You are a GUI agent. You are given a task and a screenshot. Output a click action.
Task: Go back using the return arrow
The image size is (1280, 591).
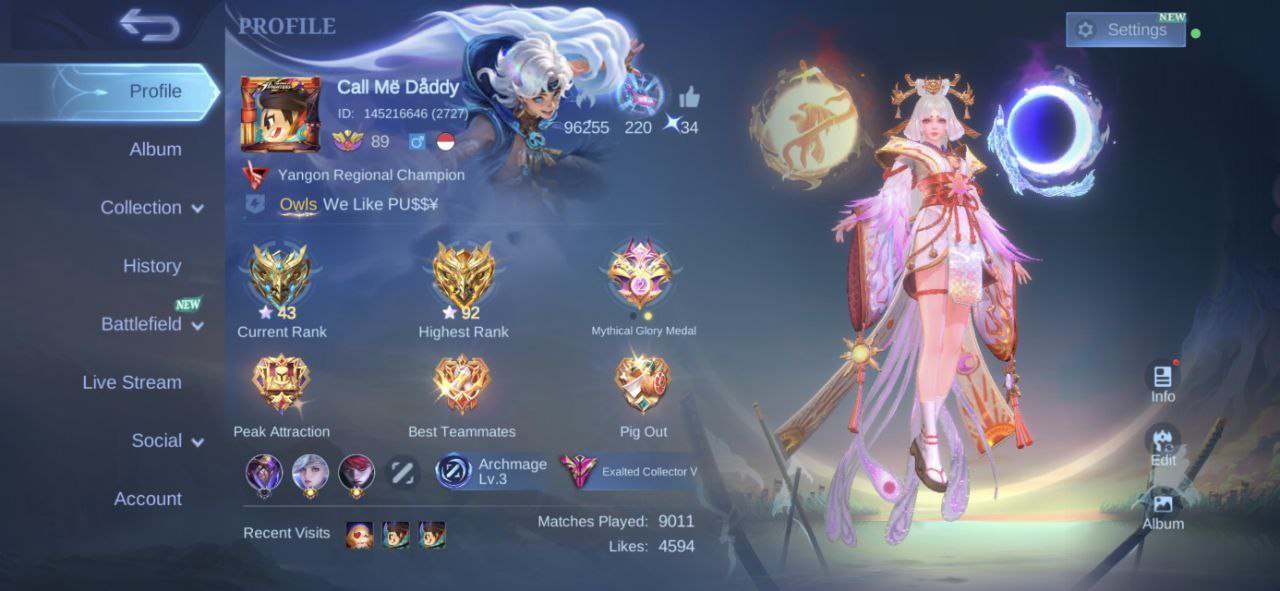[150, 25]
